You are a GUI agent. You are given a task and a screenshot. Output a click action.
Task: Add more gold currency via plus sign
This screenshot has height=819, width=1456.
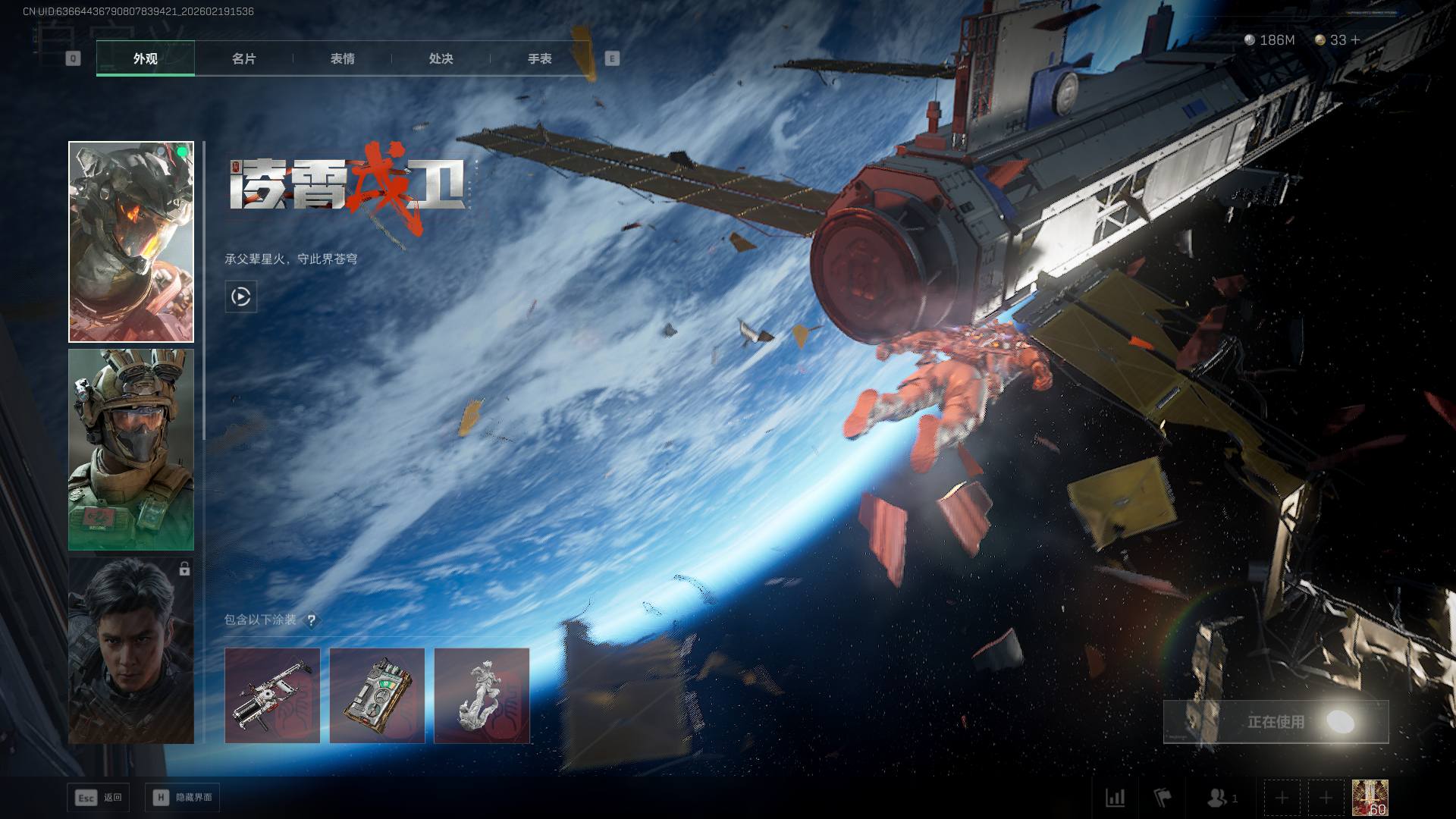coord(1356,39)
